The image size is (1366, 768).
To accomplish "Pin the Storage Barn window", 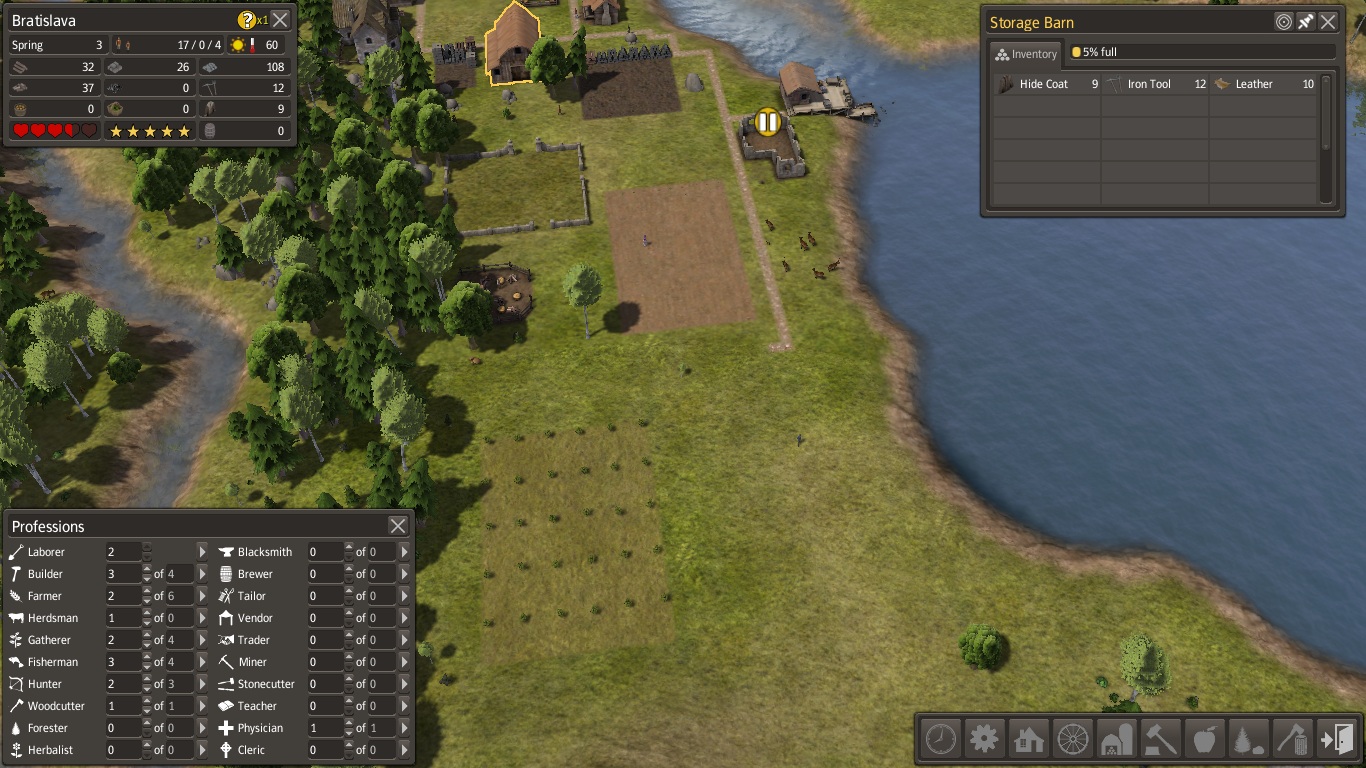I will 1306,22.
